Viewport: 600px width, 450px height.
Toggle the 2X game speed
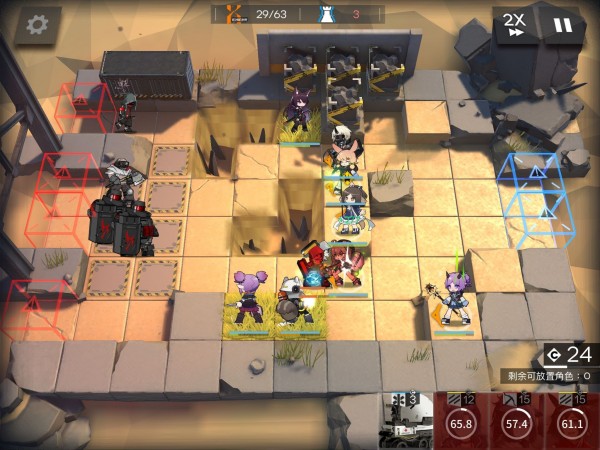coord(515,24)
